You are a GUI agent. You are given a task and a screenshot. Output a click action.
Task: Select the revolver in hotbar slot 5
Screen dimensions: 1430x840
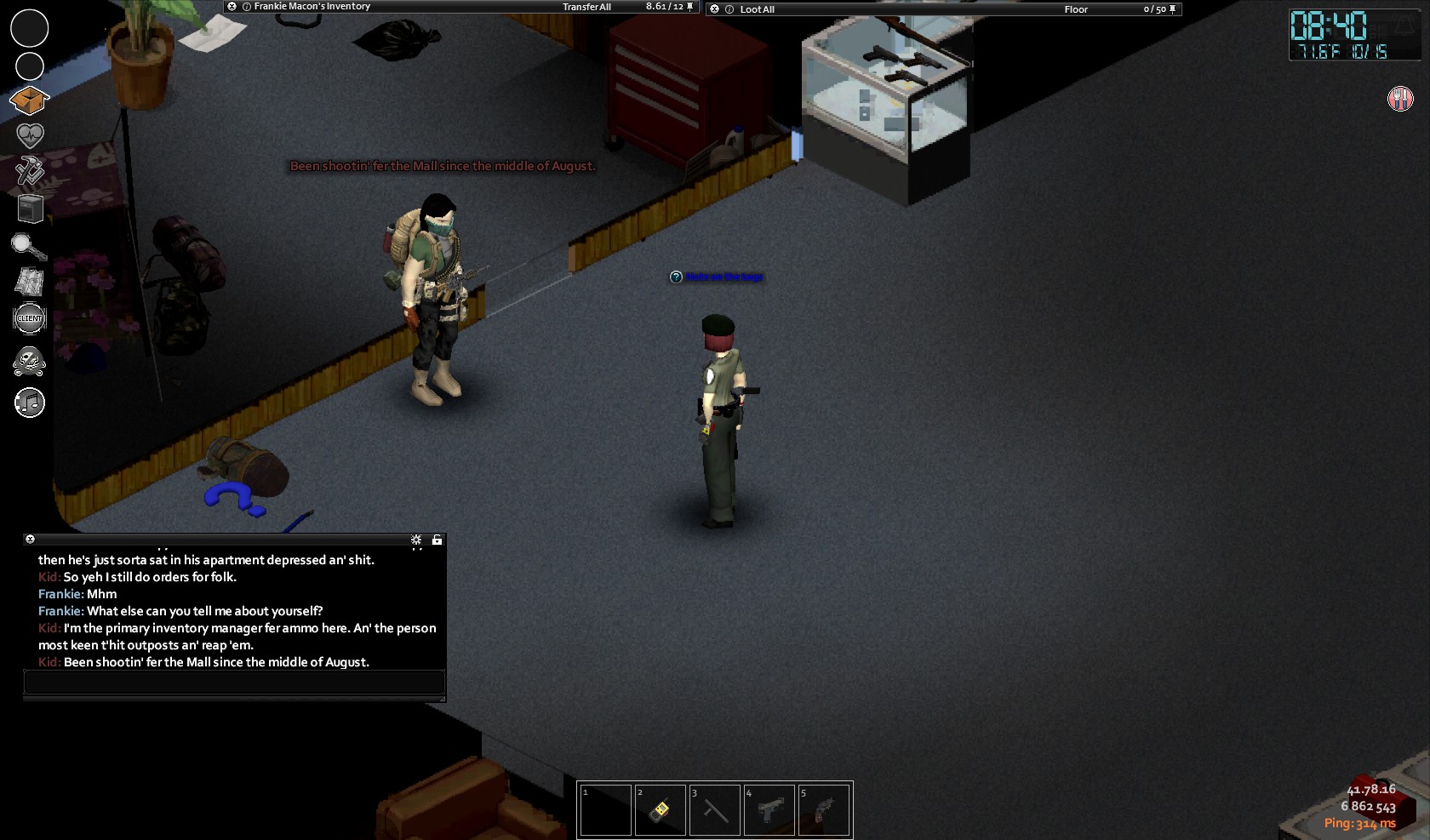824,810
